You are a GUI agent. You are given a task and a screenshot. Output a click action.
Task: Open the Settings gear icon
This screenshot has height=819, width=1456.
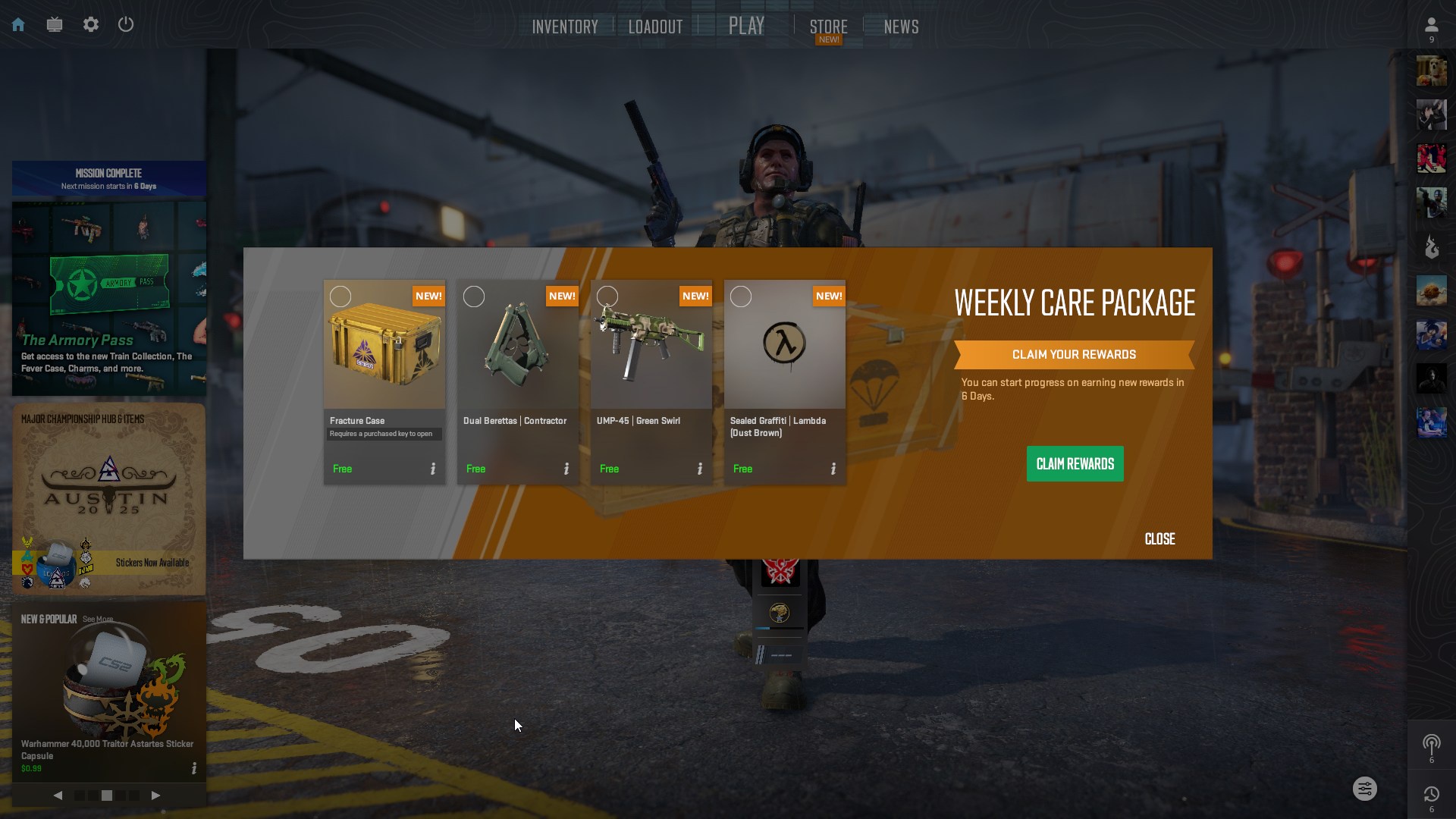(91, 24)
